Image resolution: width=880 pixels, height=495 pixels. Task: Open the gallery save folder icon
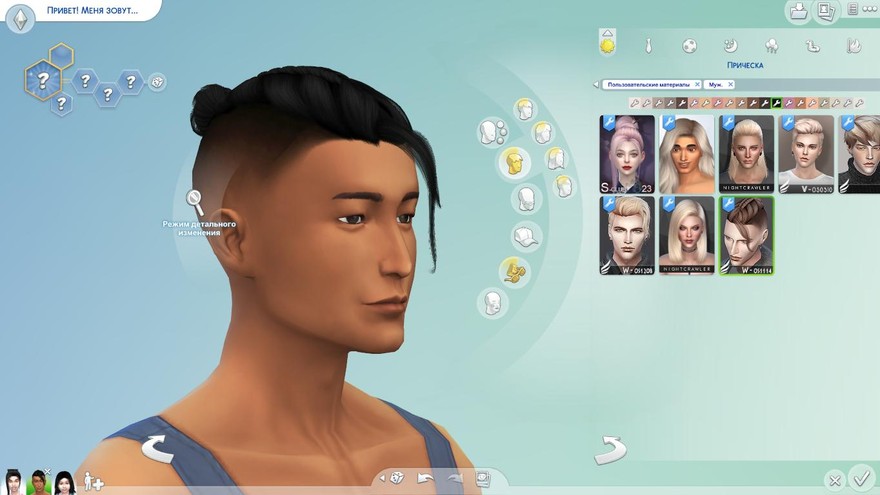(798, 12)
